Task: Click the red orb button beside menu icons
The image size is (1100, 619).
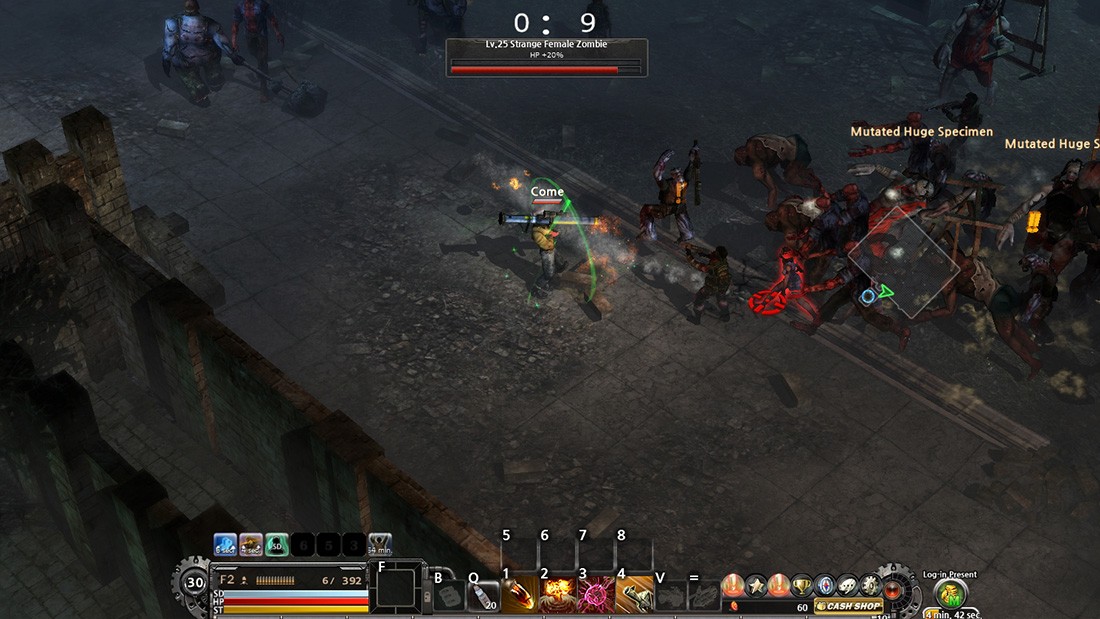Action: pos(892,590)
